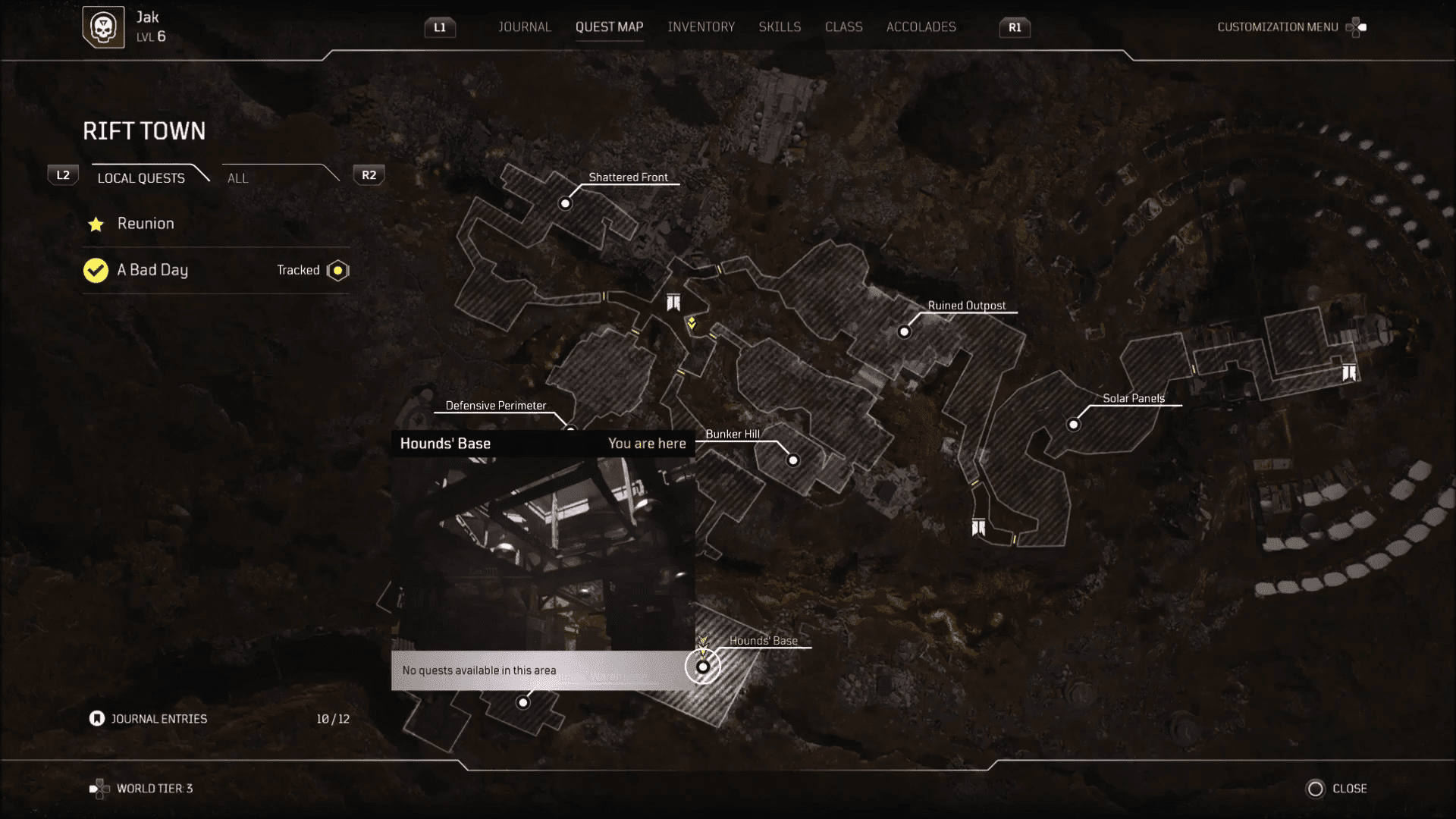The height and width of the screenshot is (819, 1456).
Task: Select the Reunion quest entry
Action: point(146,224)
